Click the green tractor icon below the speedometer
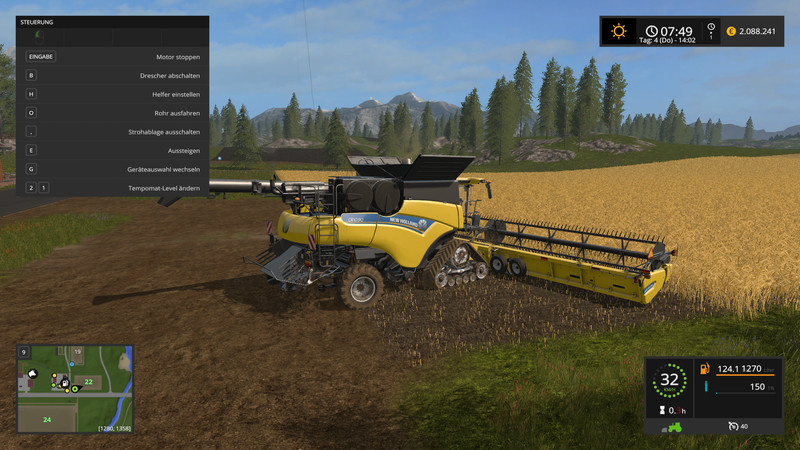The width and height of the screenshot is (800, 450). point(670,427)
